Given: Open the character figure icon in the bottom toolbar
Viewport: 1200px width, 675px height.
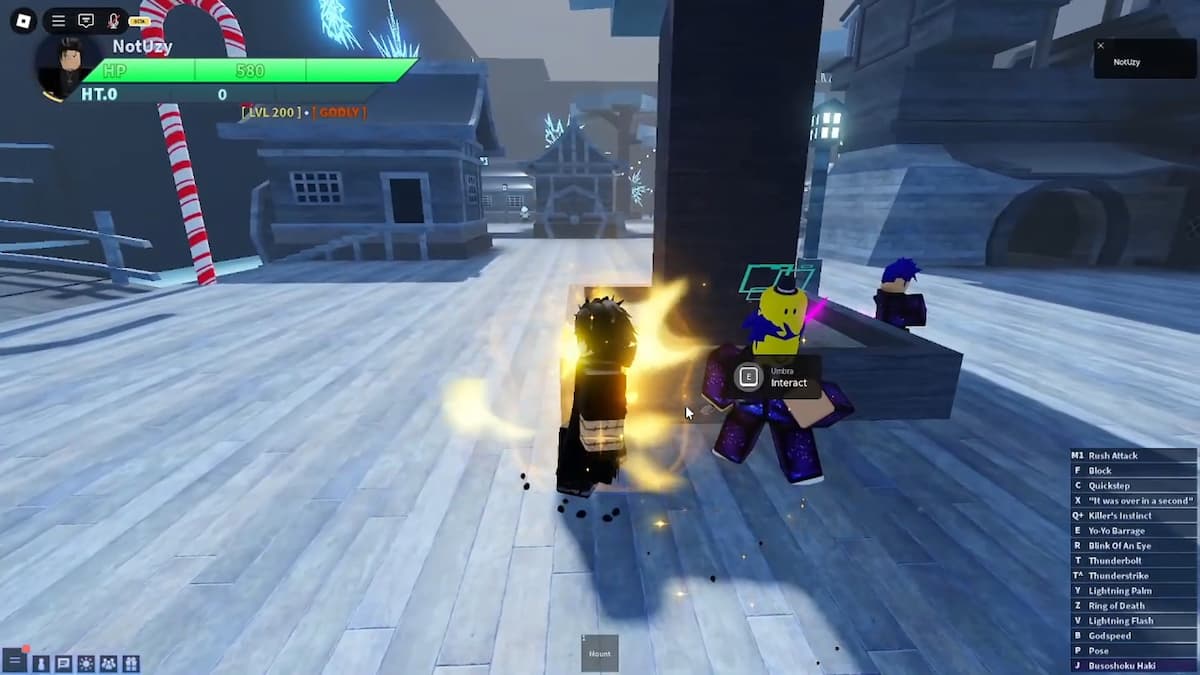Looking at the screenshot, I should (41, 663).
